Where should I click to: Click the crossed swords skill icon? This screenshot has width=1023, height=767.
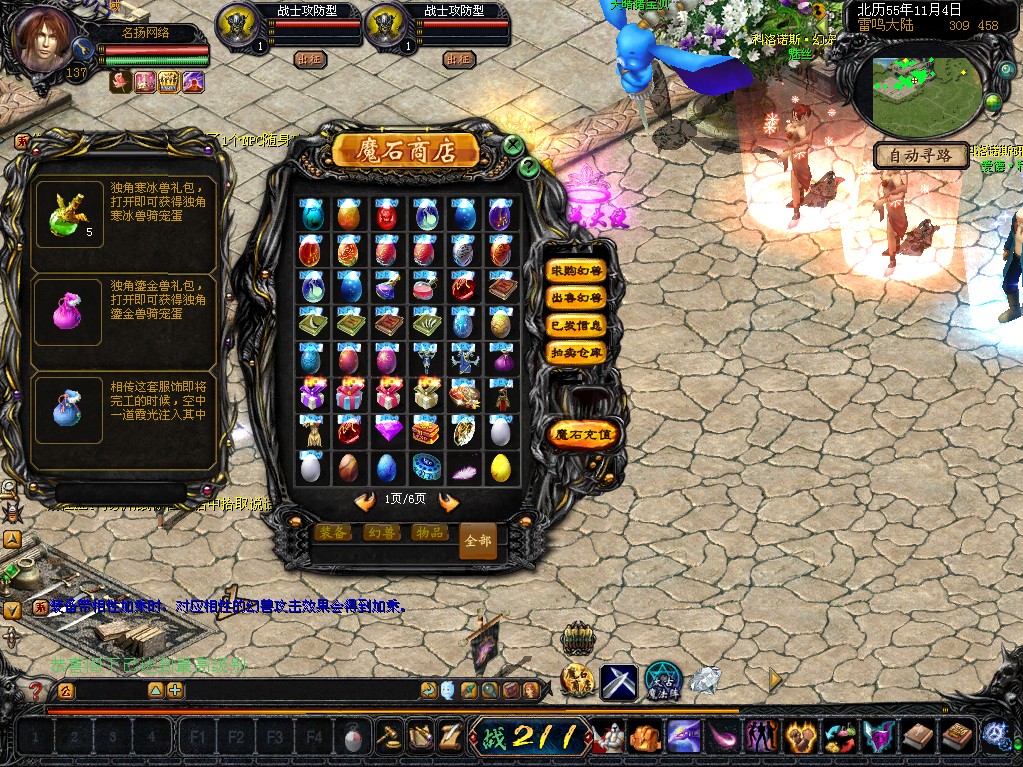(x=618, y=682)
